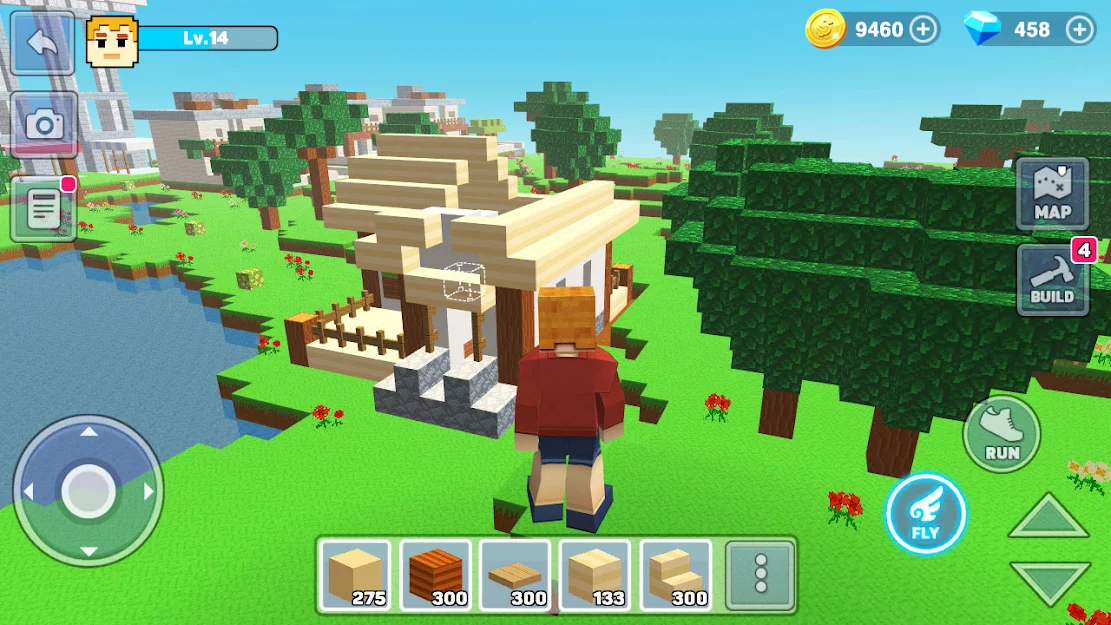Take a screenshot with the camera button

[x=44, y=124]
